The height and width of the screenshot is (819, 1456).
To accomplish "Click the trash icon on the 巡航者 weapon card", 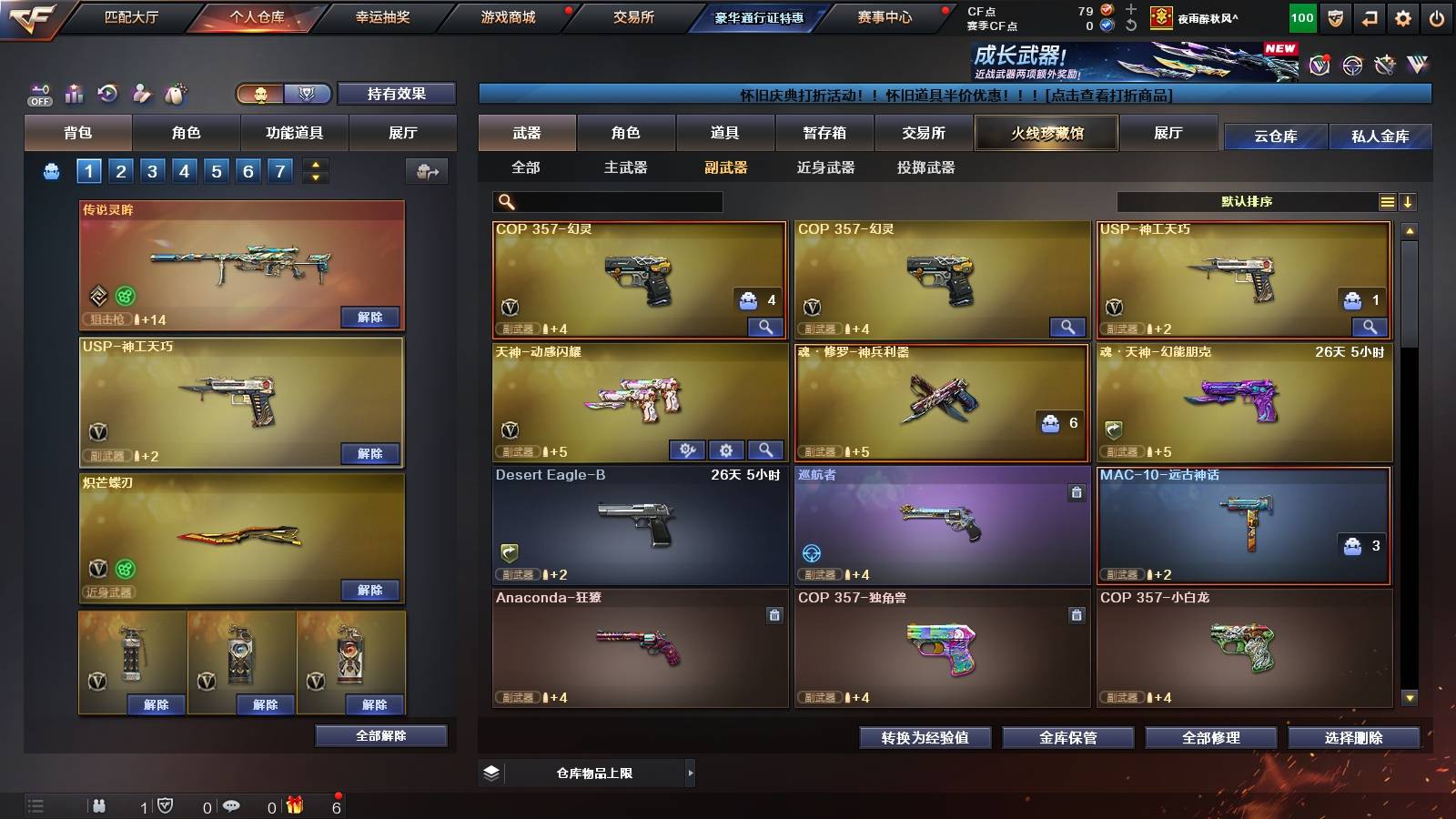I will click(x=1075, y=491).
